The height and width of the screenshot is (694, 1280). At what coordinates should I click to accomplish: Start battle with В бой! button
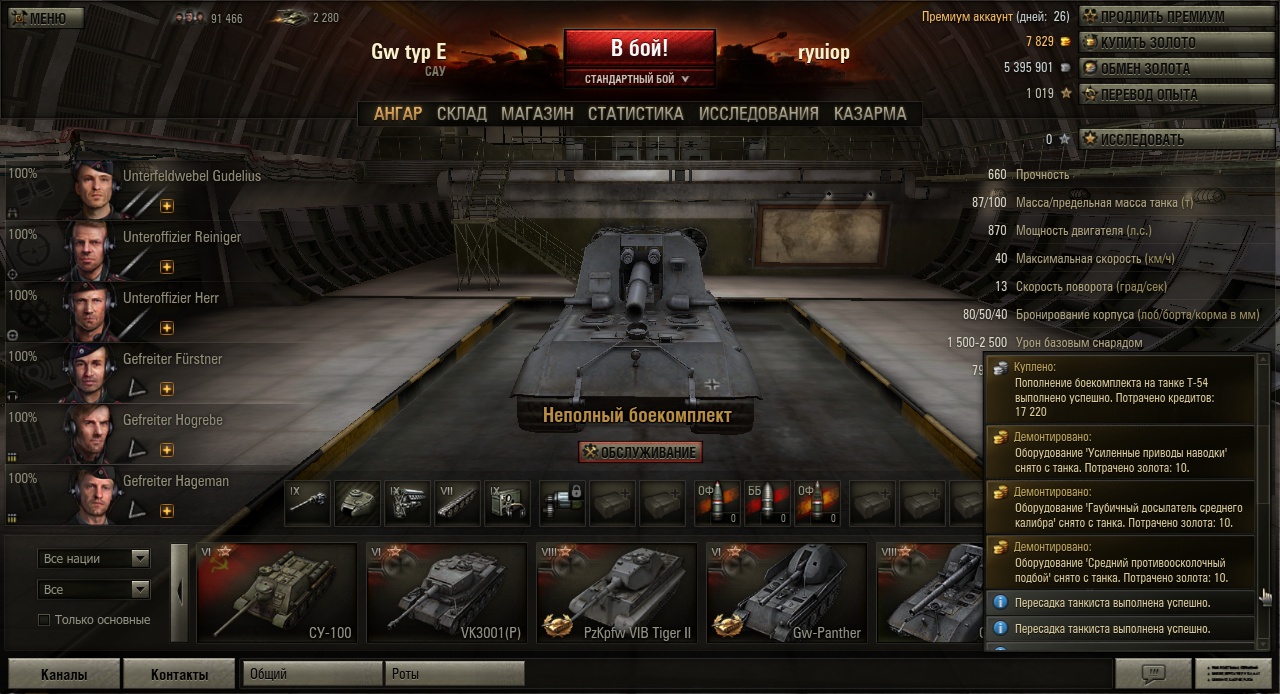tap(639, 48)
